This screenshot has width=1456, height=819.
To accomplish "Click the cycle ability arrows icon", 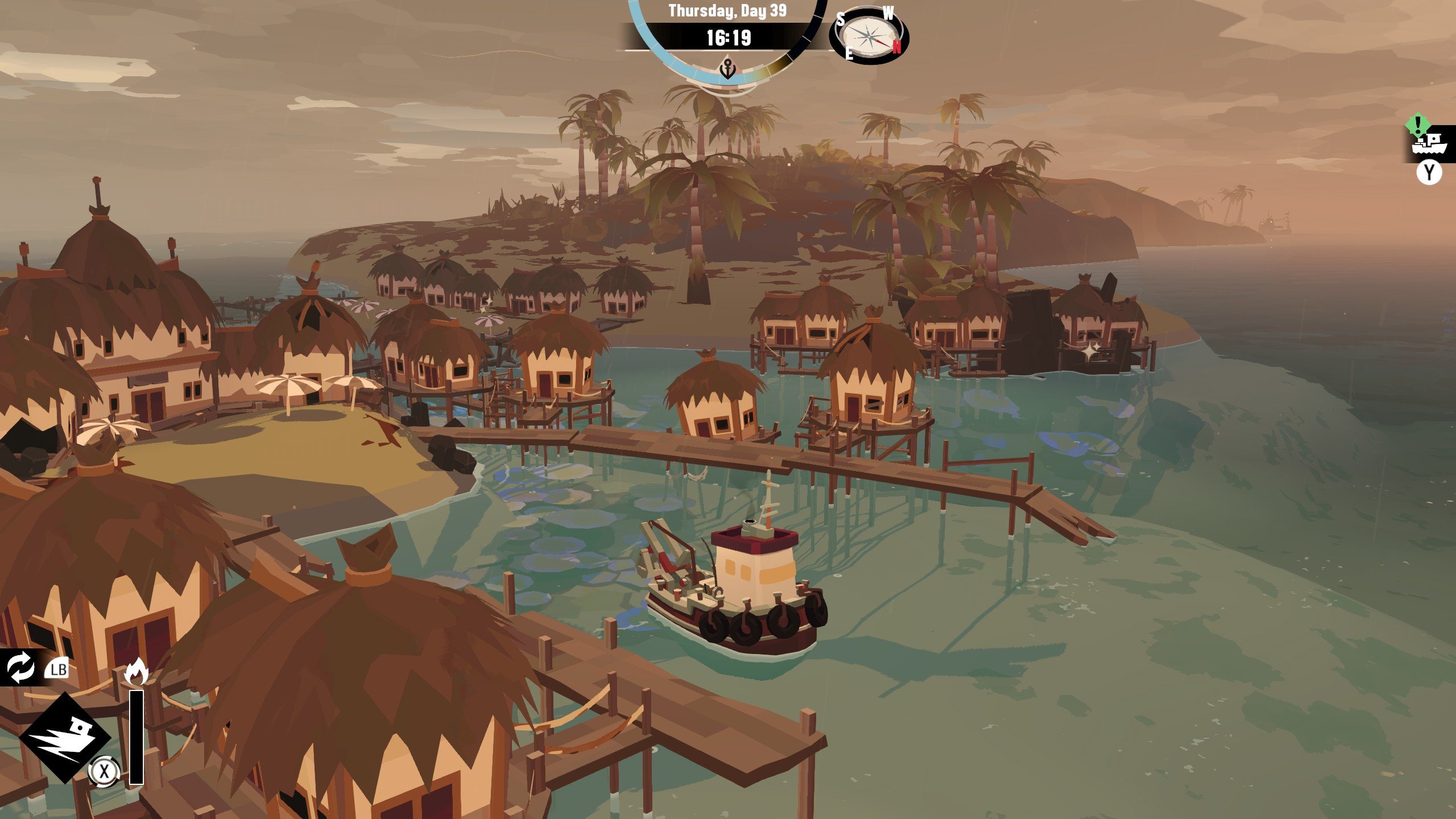I will [x=20, y=667].
